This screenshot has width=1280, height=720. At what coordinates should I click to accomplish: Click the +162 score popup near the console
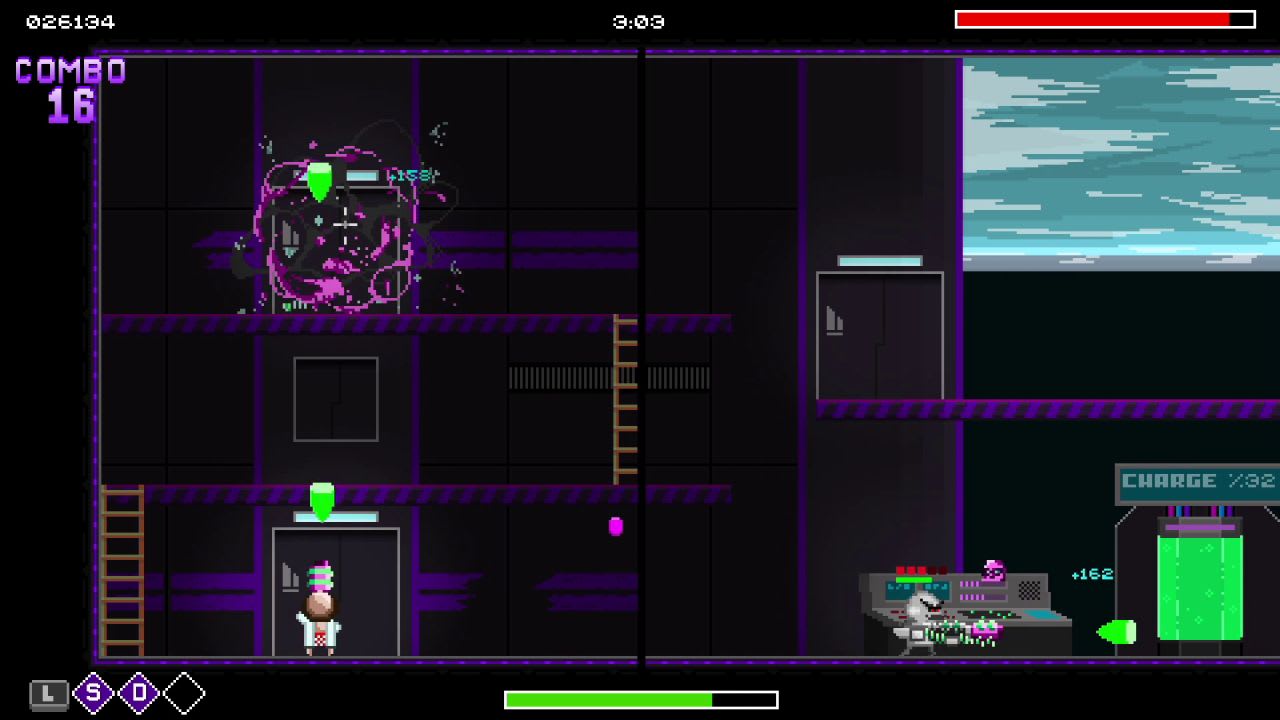tap(1093, 574)
